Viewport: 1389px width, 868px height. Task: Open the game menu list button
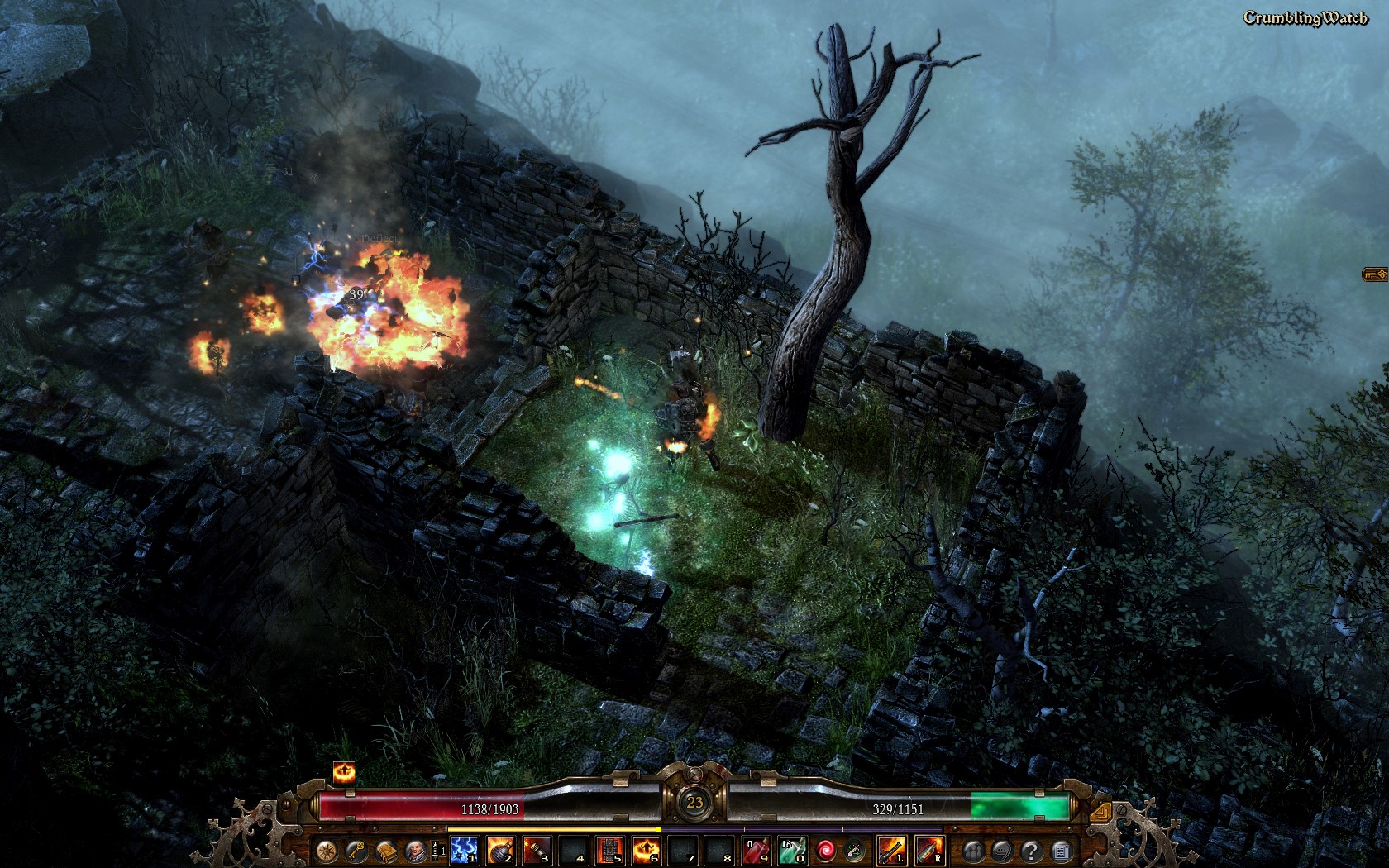point(1061,851)
